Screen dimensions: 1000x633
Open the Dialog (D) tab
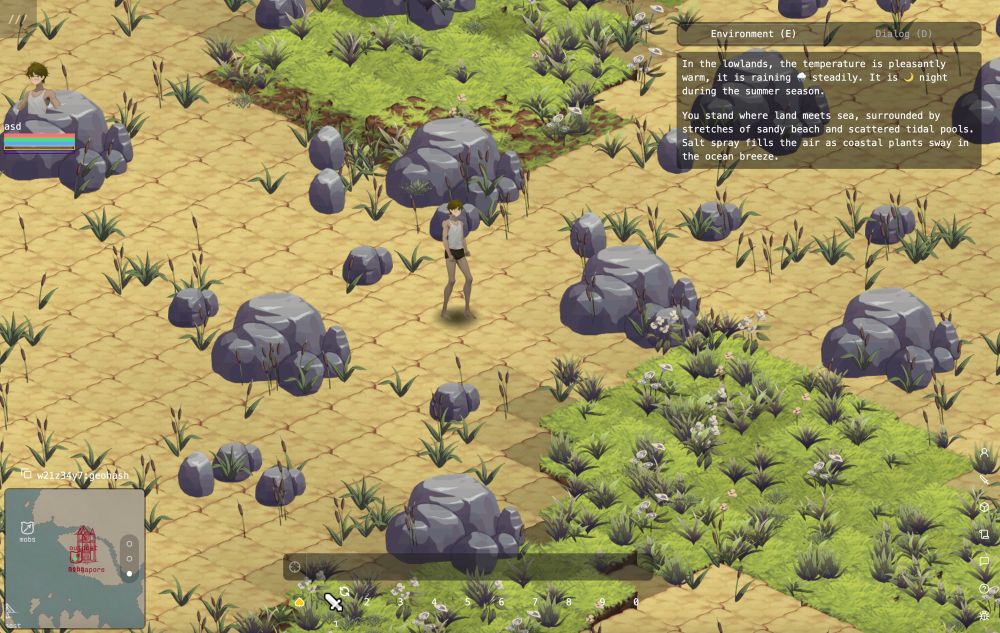903,34
